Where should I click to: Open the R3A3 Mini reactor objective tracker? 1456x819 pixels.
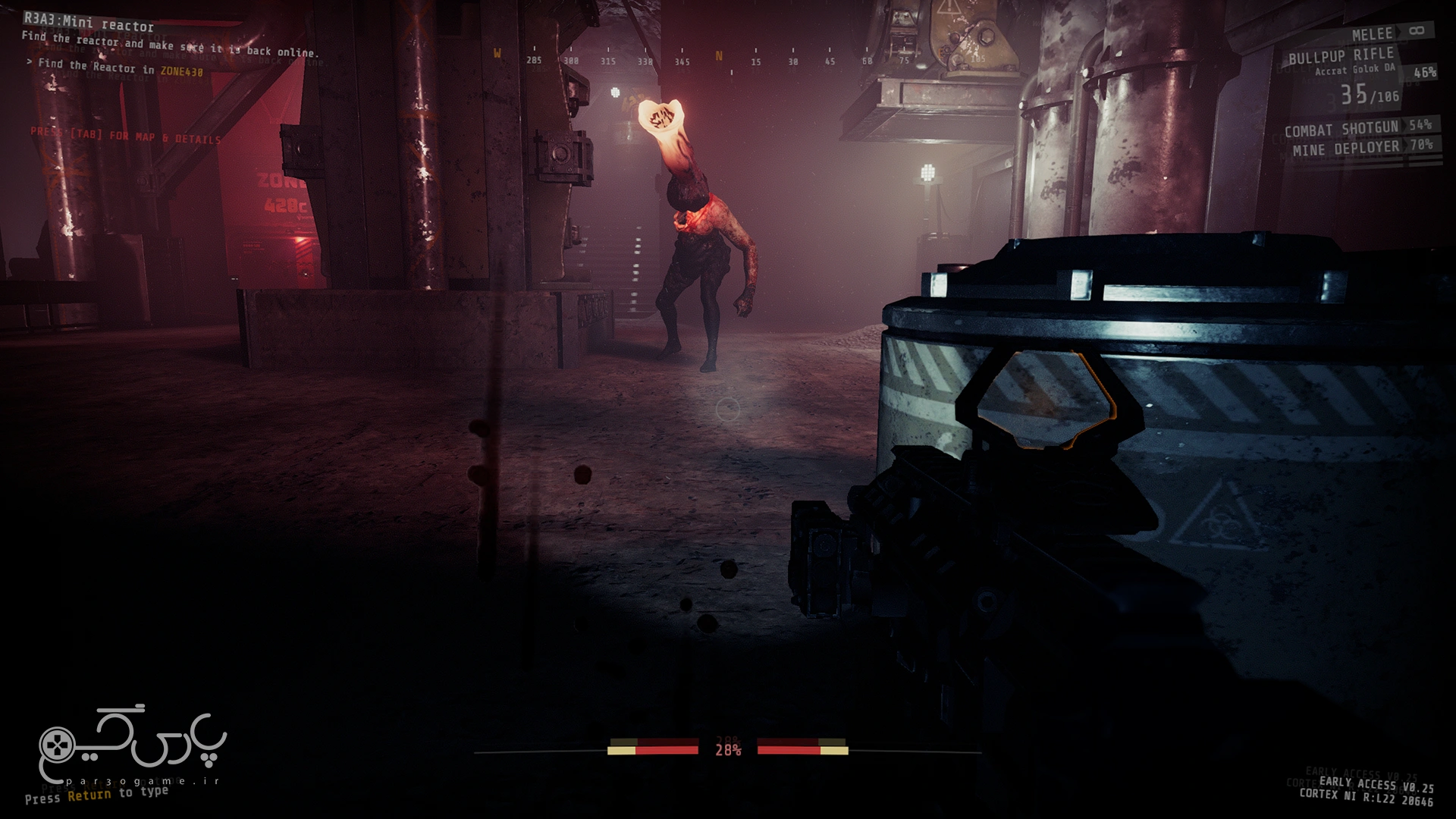click(89, 27)
